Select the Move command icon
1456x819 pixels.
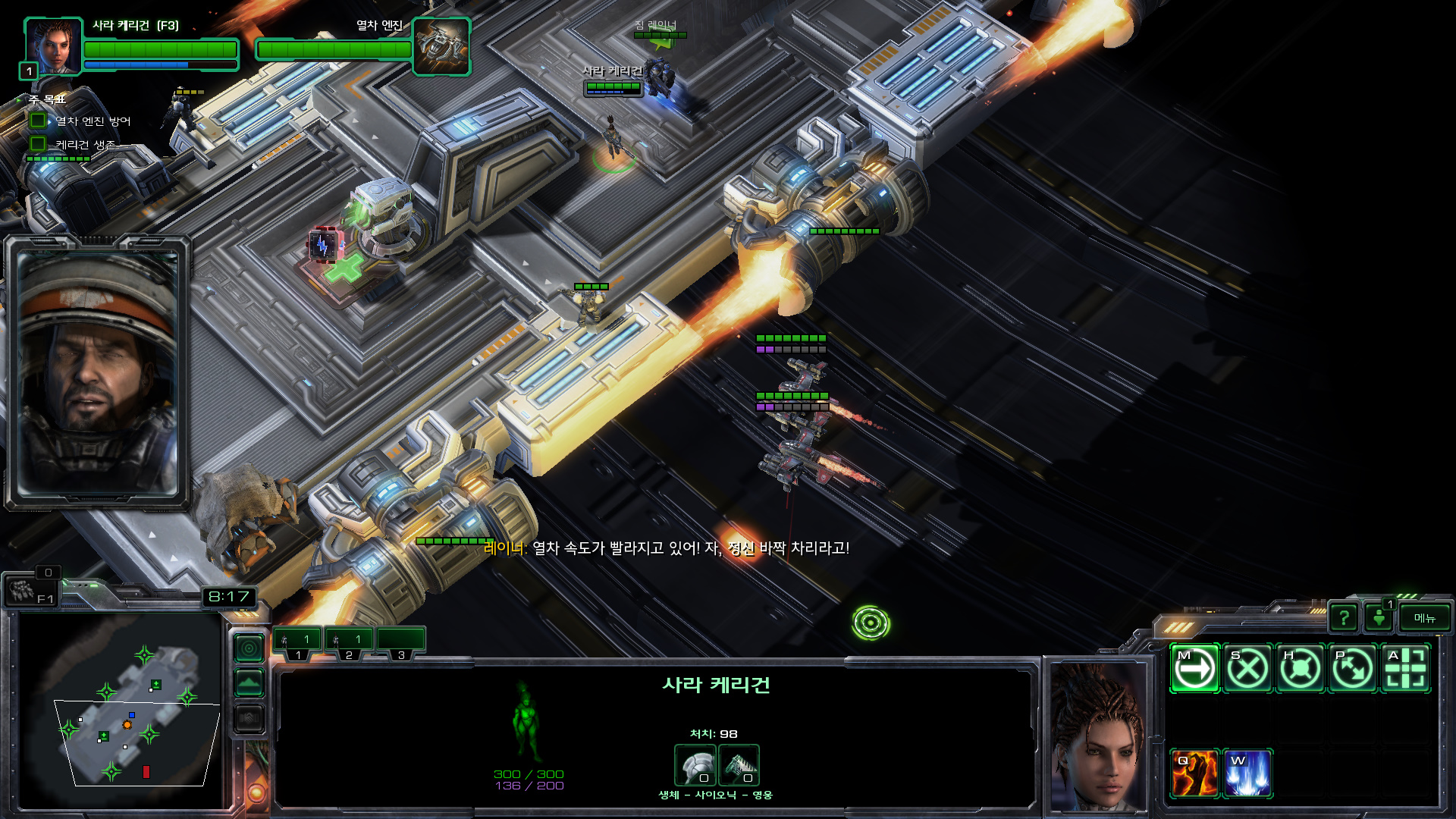pyautogui.click(x=1194, y=669)
